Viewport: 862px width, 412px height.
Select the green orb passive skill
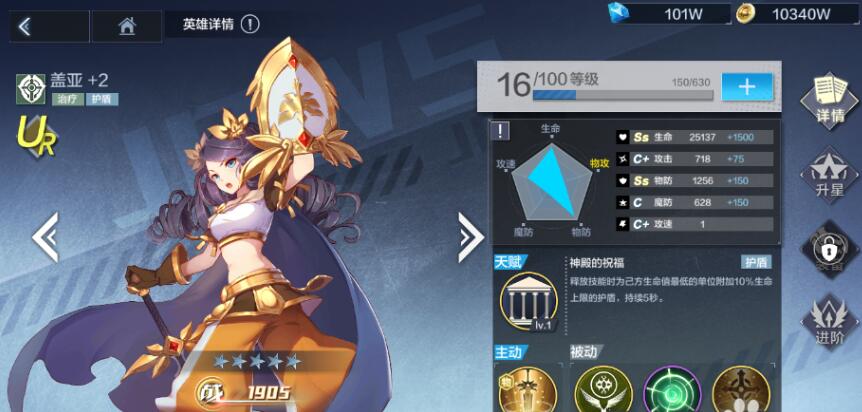[x=671, y=390]
